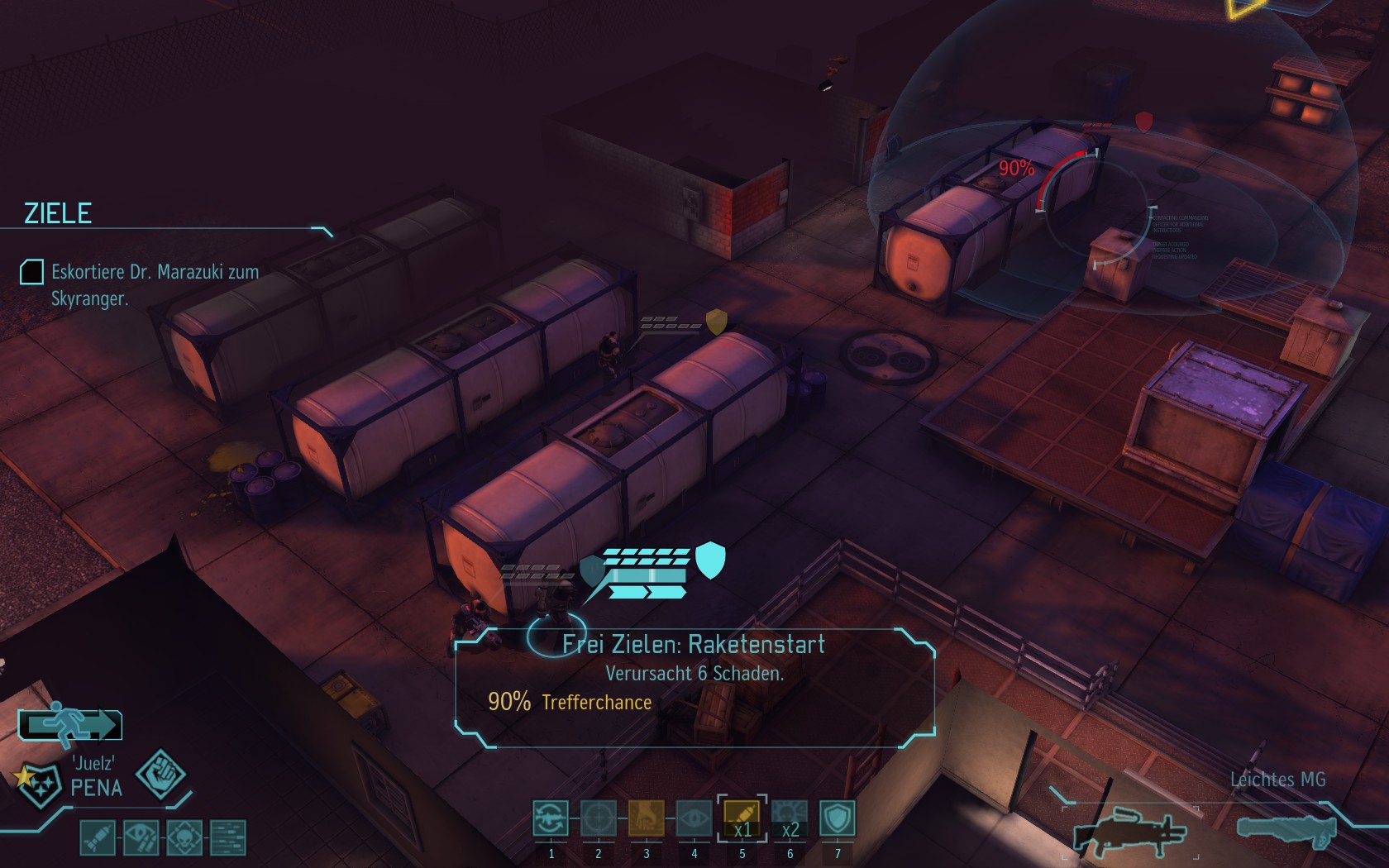Open the striped lines perk icon
The image size is (1389, 868).
pyautogui.click(x=228, y=838)
